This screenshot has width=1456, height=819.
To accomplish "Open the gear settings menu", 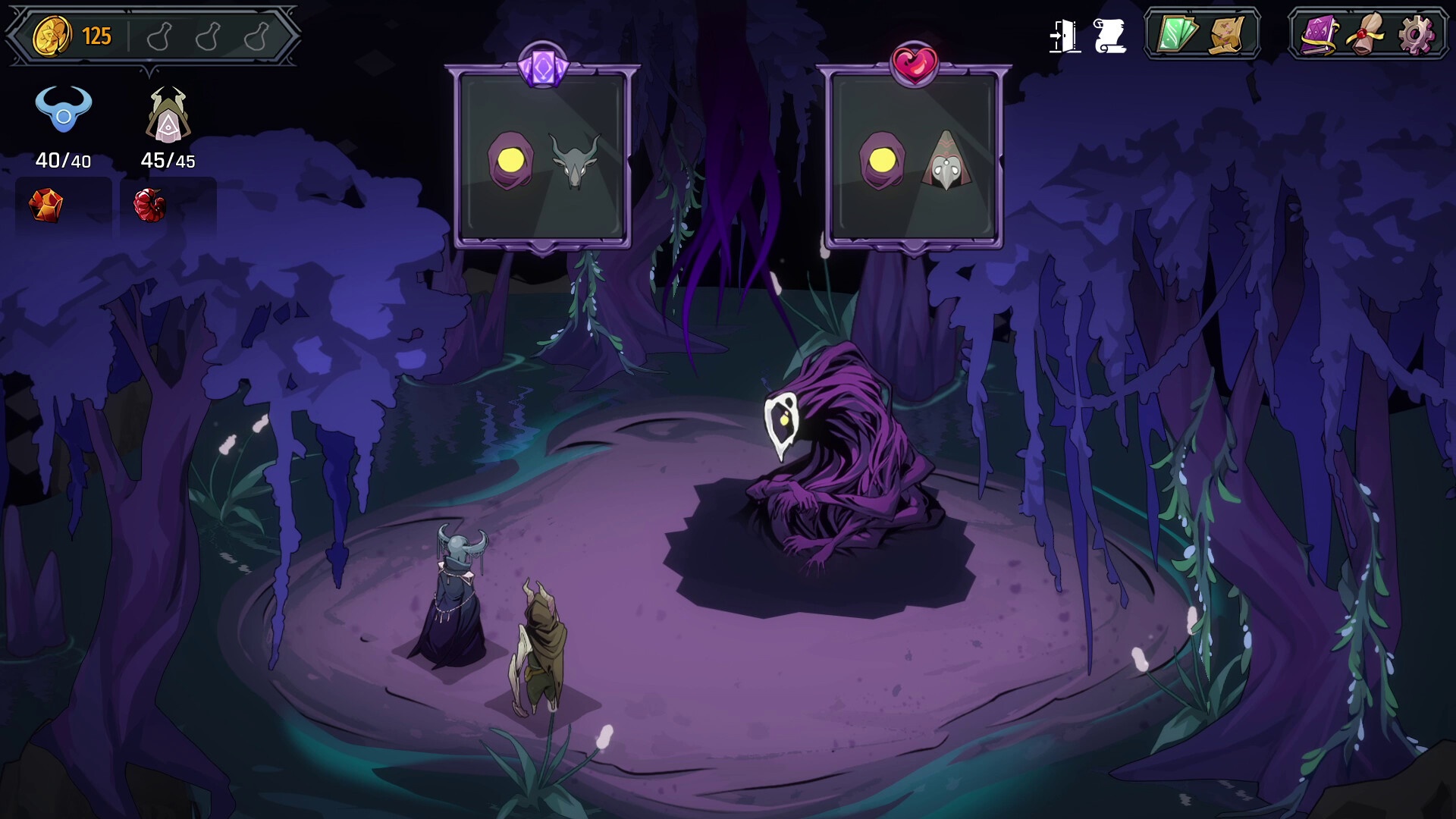I will [x=1415, y=34].
